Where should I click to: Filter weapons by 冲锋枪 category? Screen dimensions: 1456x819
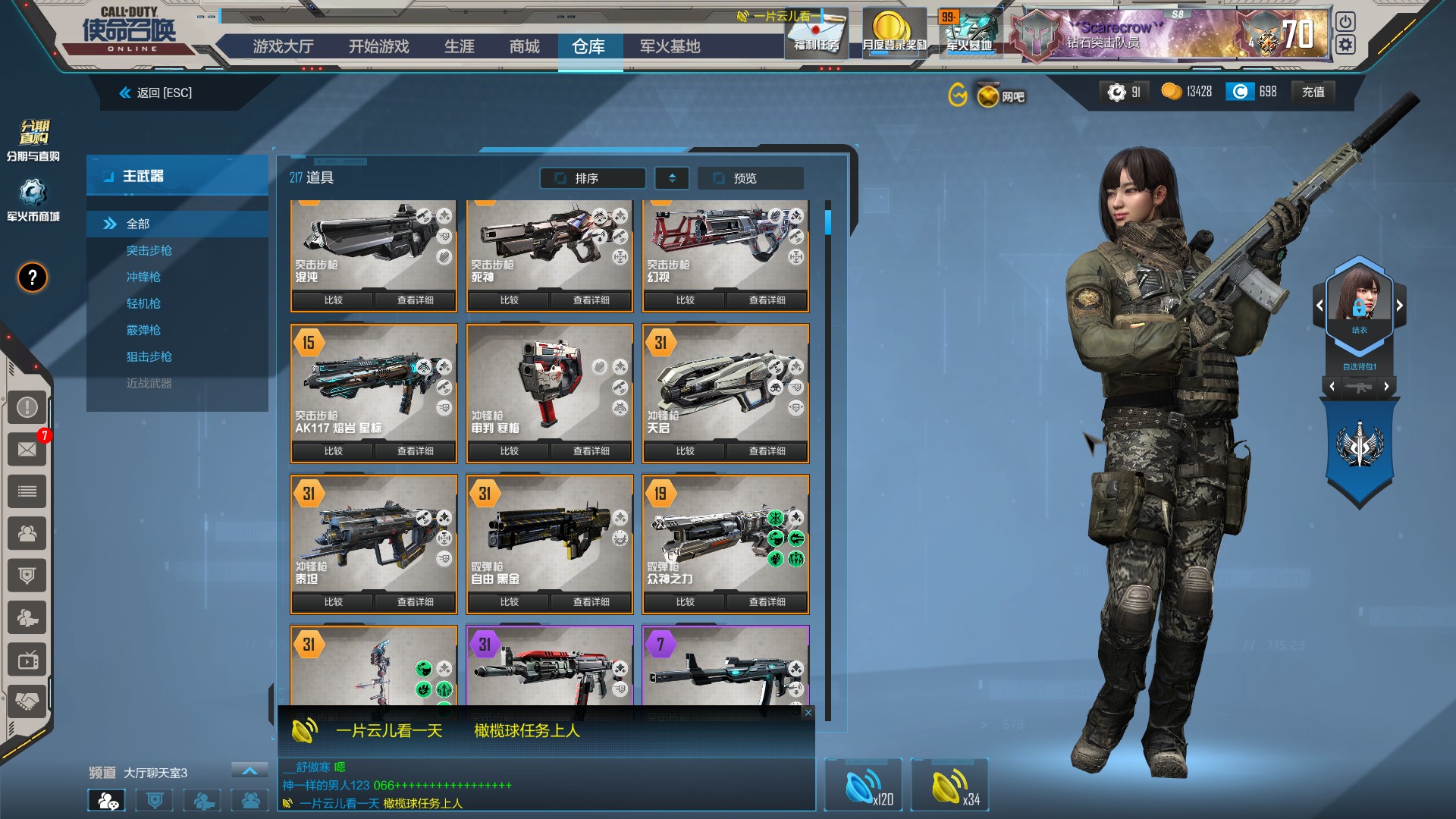point(143,277)
